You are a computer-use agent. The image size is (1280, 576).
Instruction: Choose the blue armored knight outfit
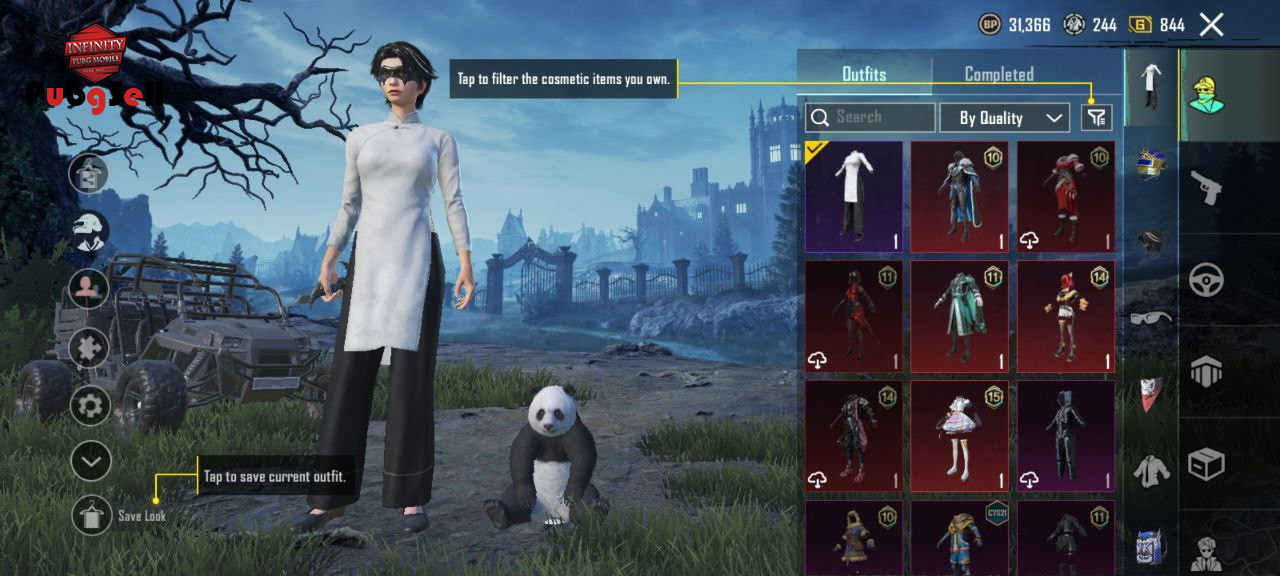click(960, 196)
